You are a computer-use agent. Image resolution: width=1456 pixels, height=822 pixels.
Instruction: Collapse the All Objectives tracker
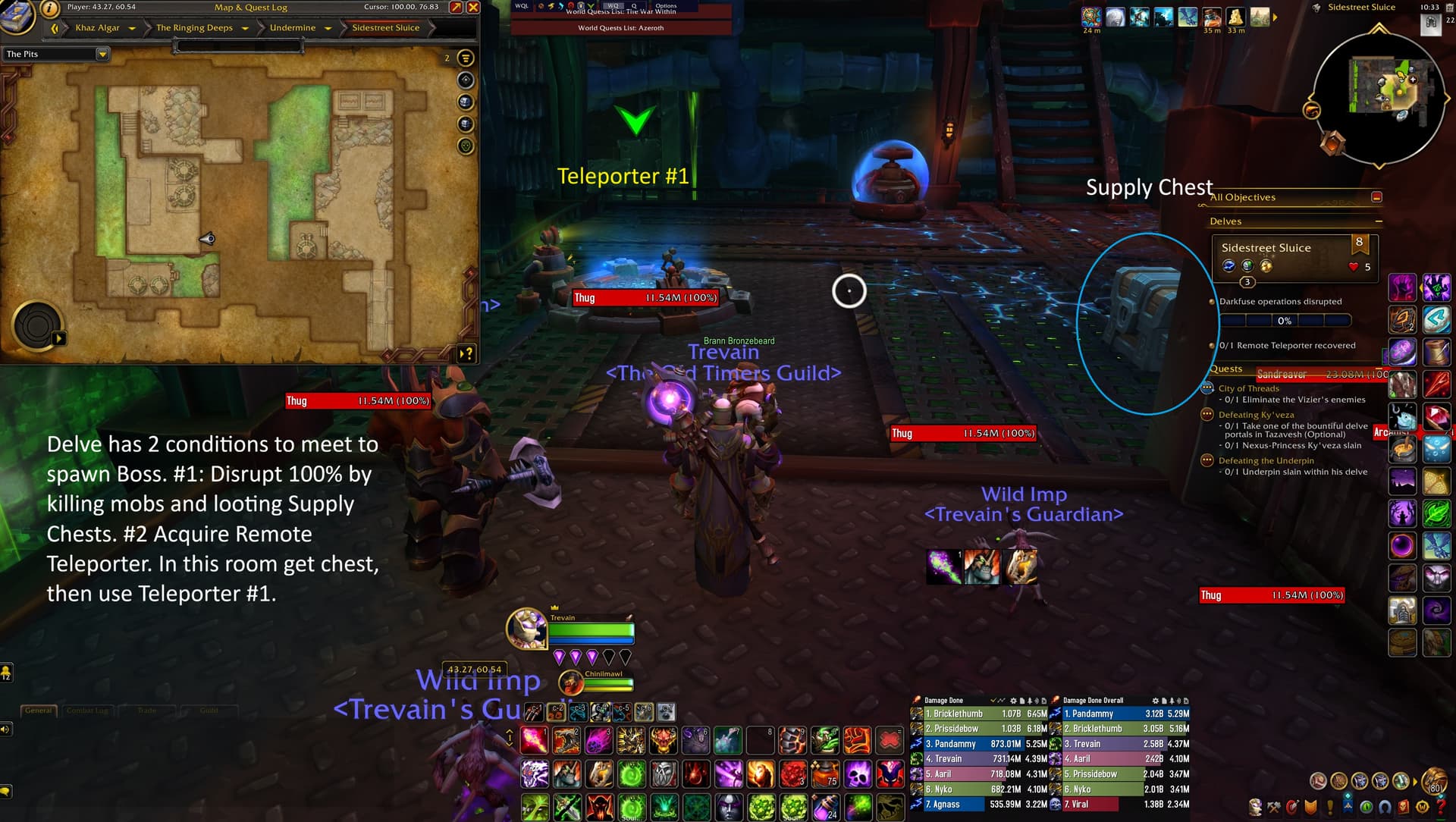[1376, 197]
